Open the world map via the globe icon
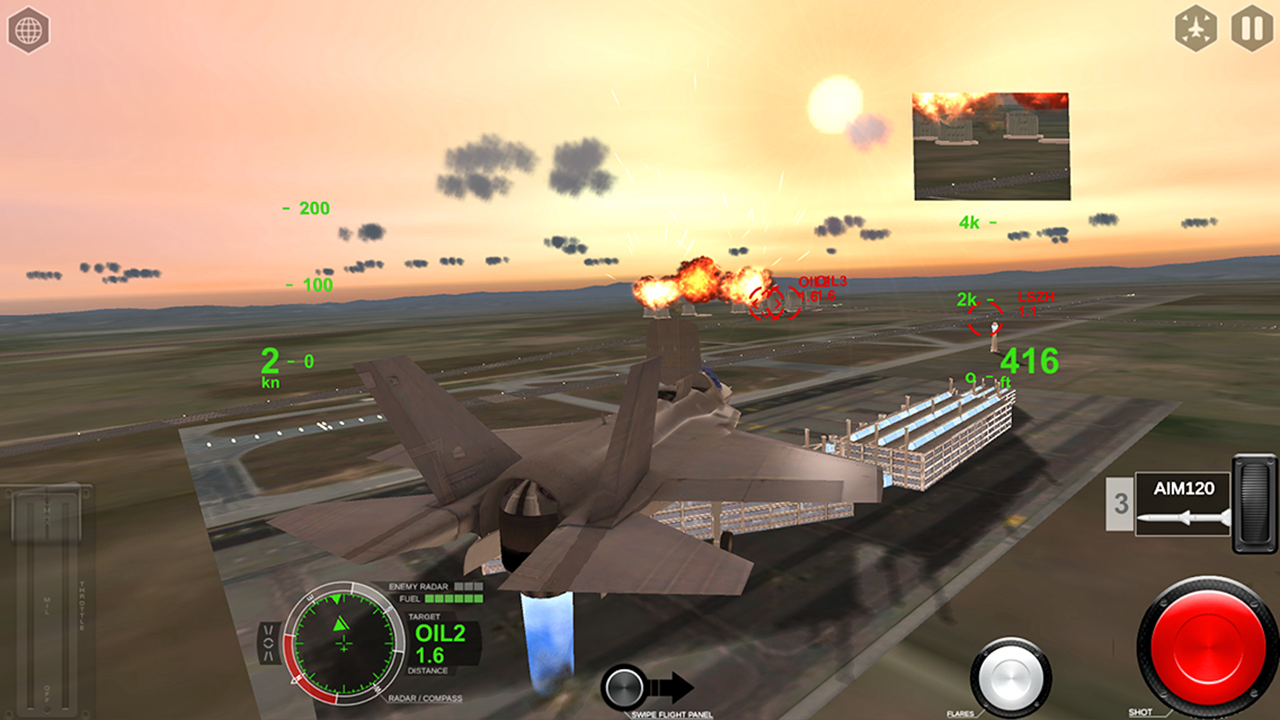Screen dimensions: 1280x720 tap(29, 29)
